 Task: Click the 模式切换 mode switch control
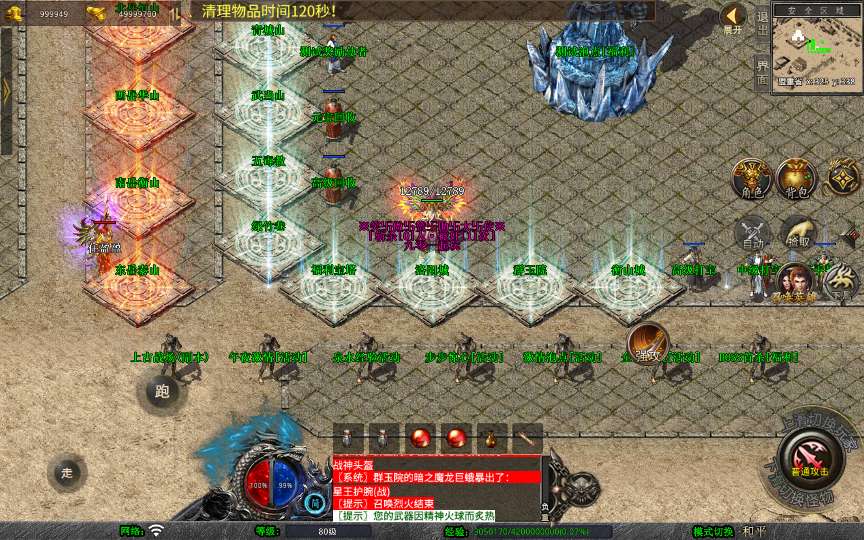[x=713, y=531]
